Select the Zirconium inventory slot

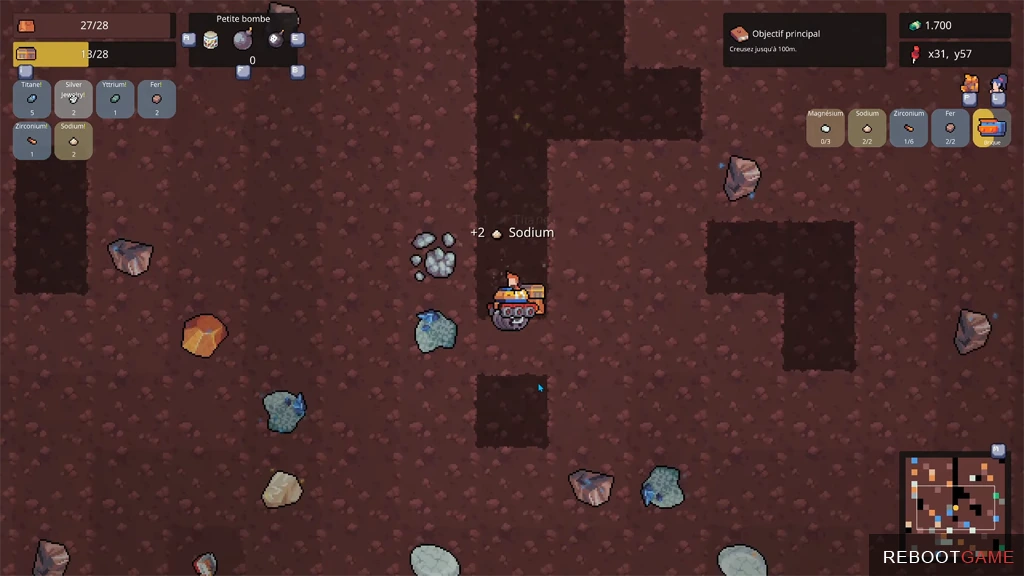coord(32,141)
